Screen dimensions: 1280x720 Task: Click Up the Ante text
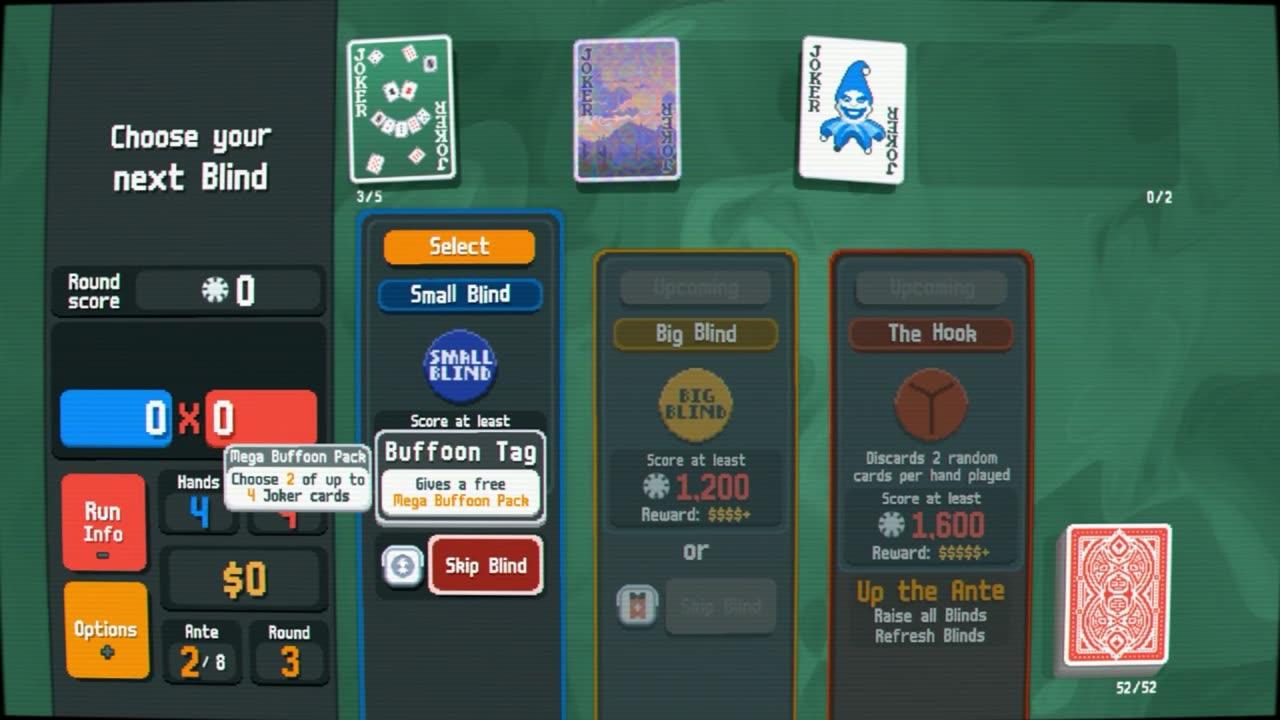(x=931, y=590)
